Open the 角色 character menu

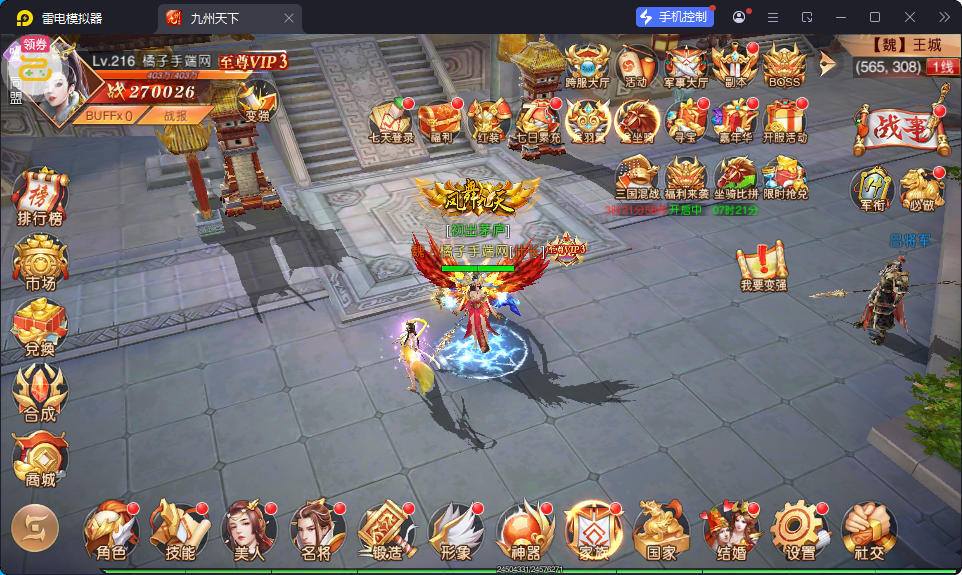point(111,531)
